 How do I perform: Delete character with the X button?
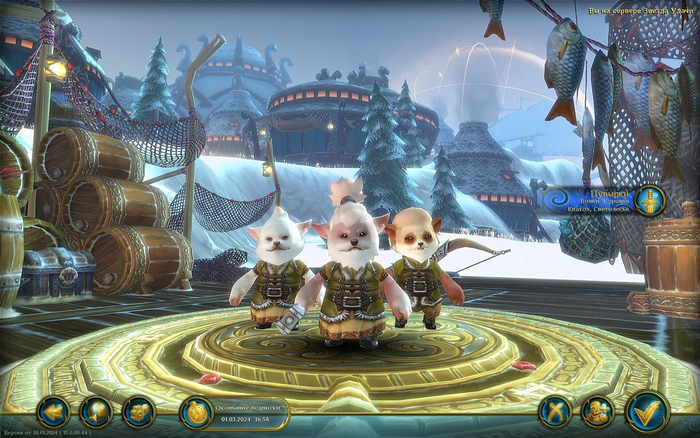554,411
